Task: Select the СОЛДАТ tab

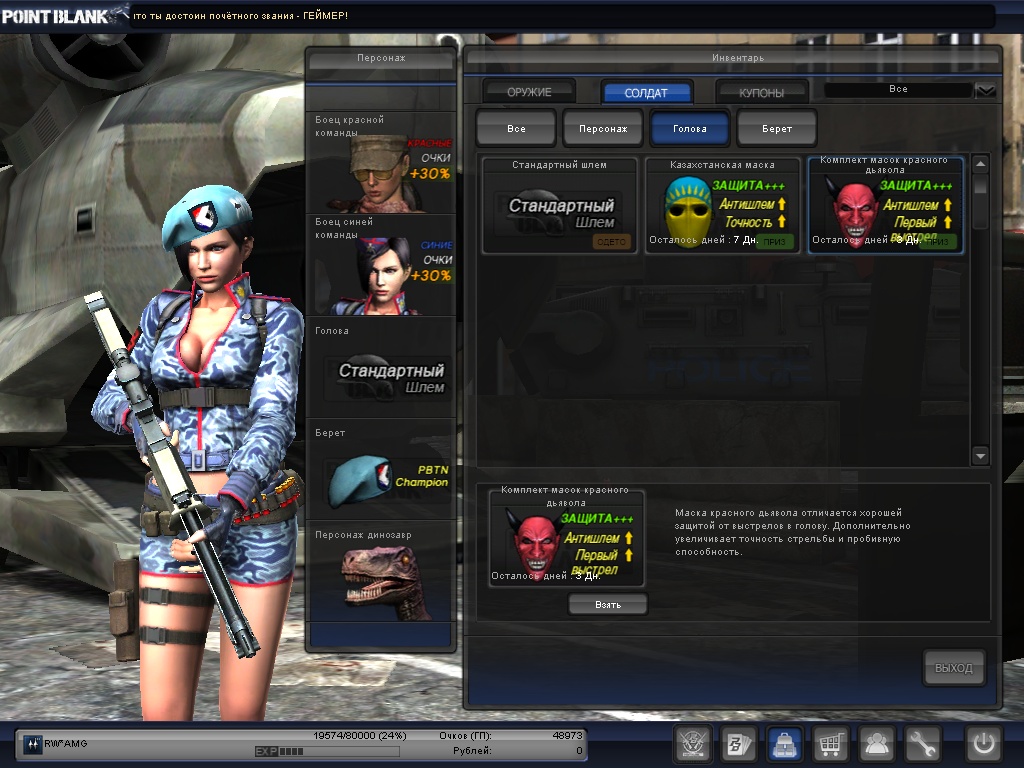Action: tap(646, 92)
